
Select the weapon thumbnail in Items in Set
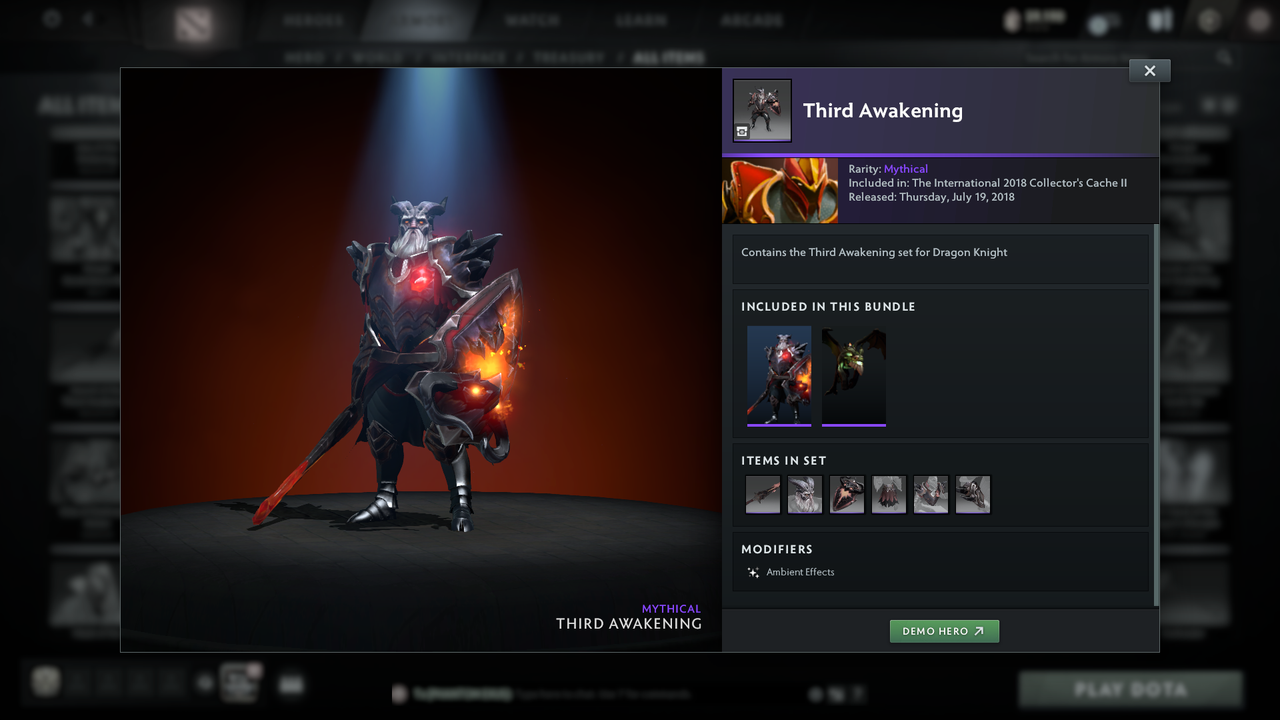tap(763, 494)
